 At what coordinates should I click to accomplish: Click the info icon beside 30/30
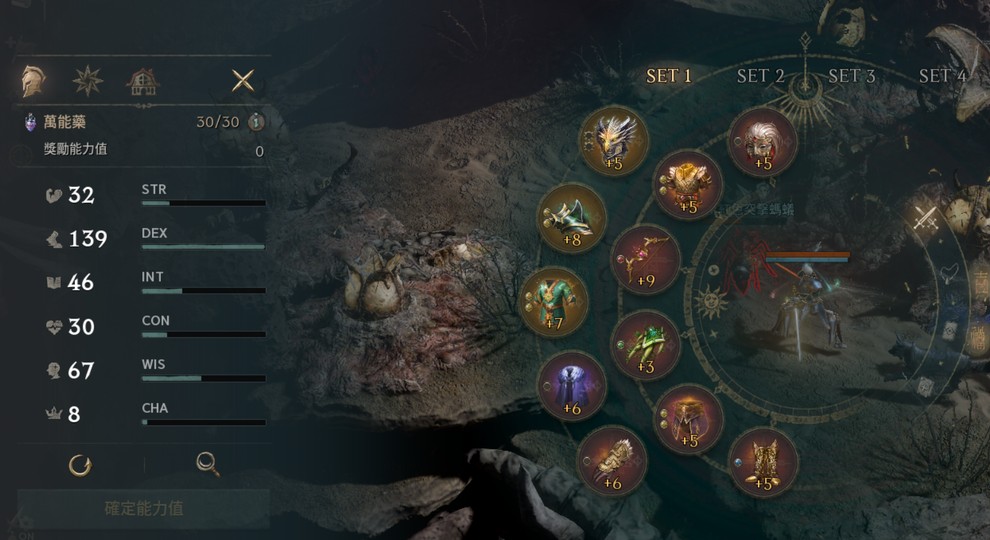click(x=257, y=122)
